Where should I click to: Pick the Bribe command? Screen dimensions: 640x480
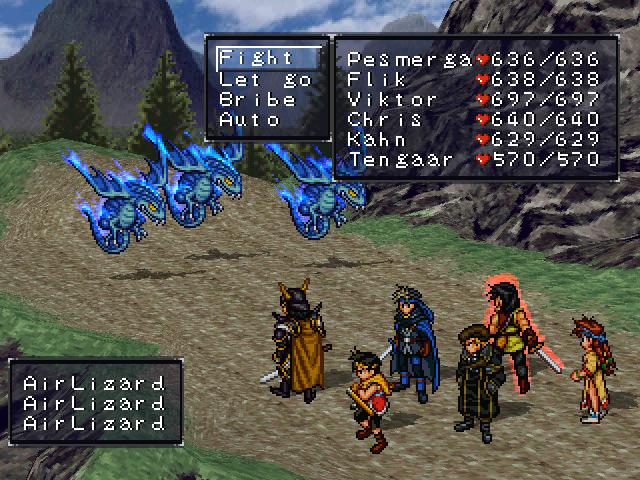tap(257, 99)
